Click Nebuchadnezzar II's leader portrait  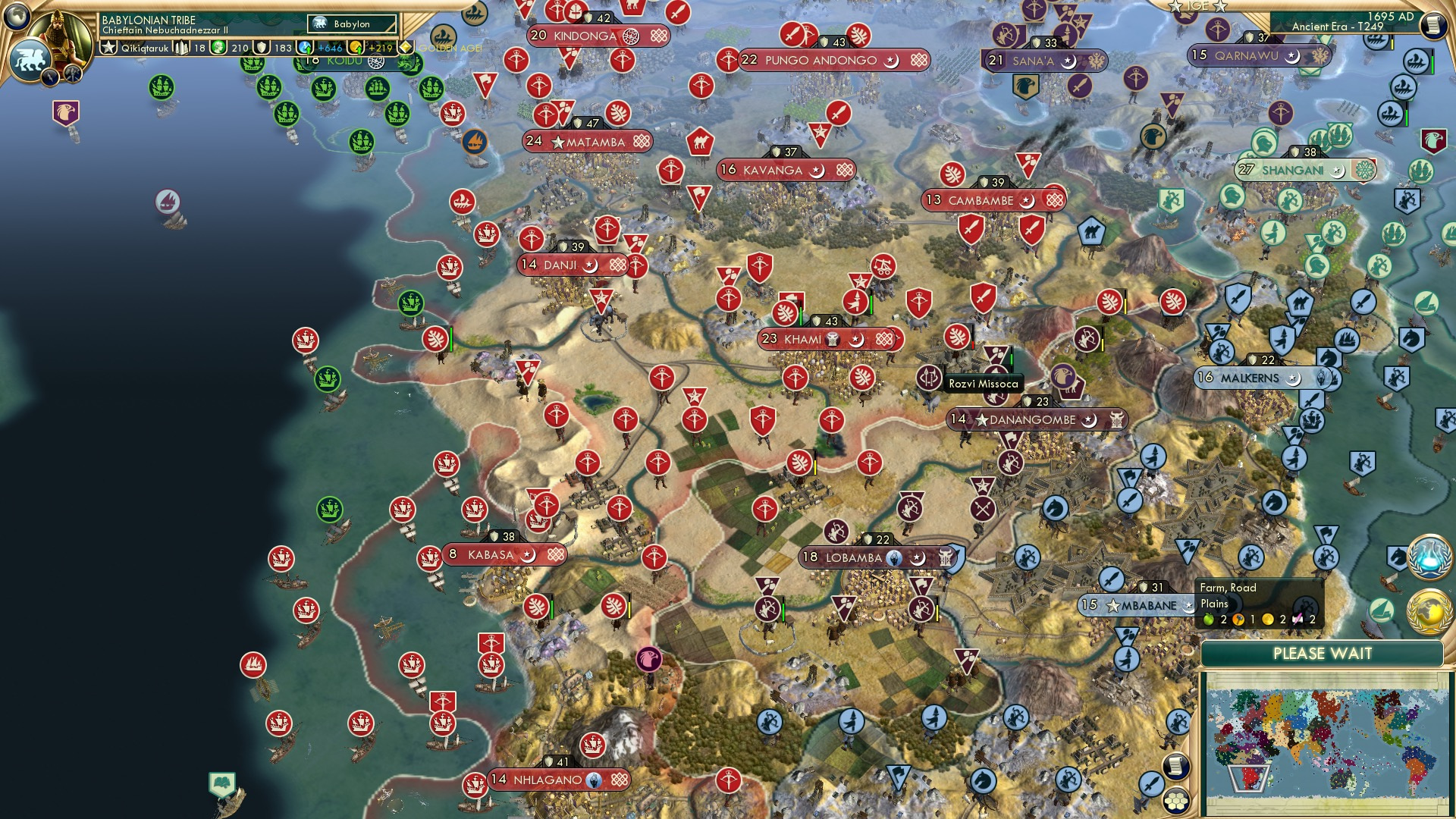(x=58, y=32)
